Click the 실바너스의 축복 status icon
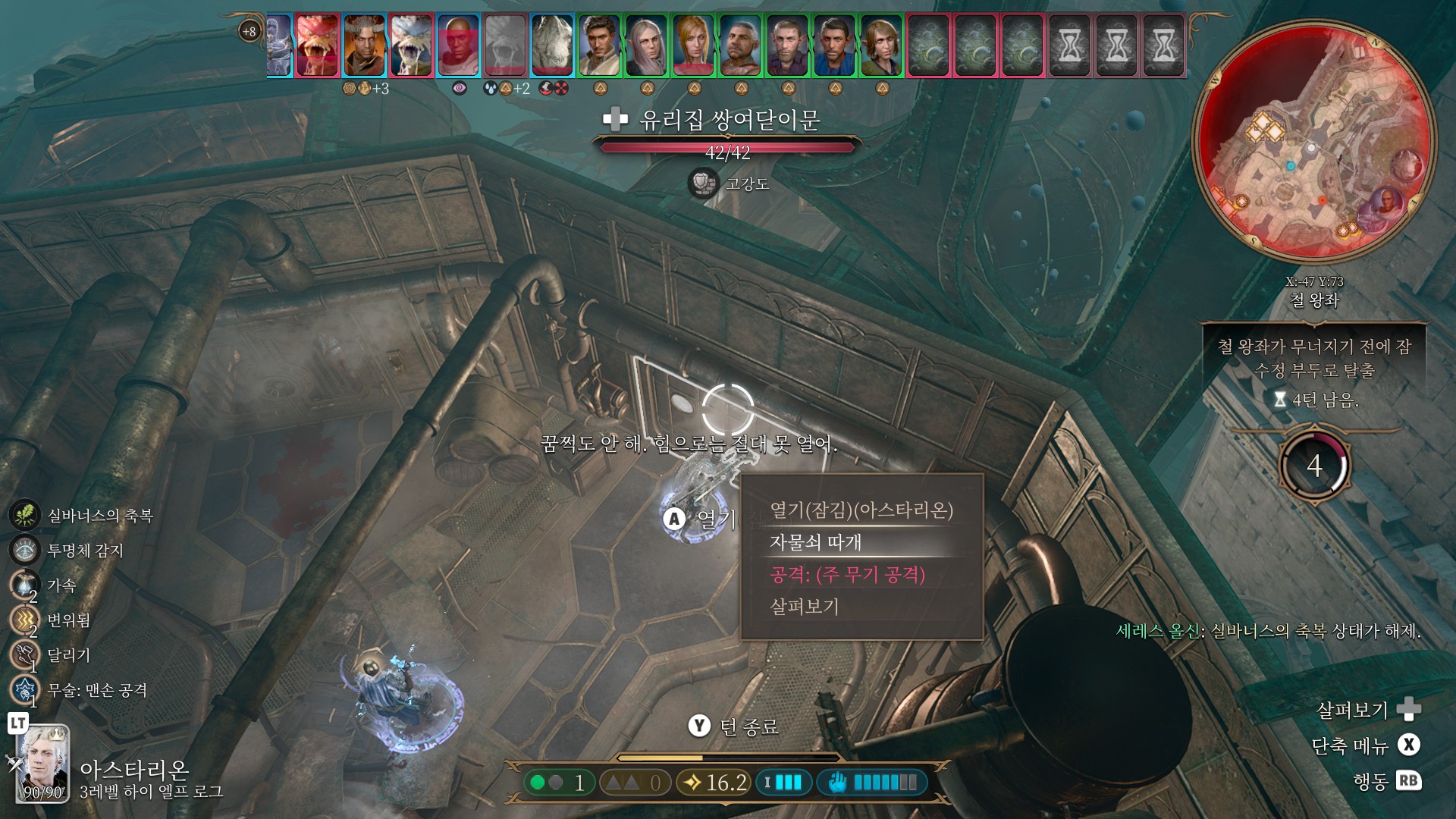Image resolution: width=1456 pixels, height=819 pixels. [24, 515]
